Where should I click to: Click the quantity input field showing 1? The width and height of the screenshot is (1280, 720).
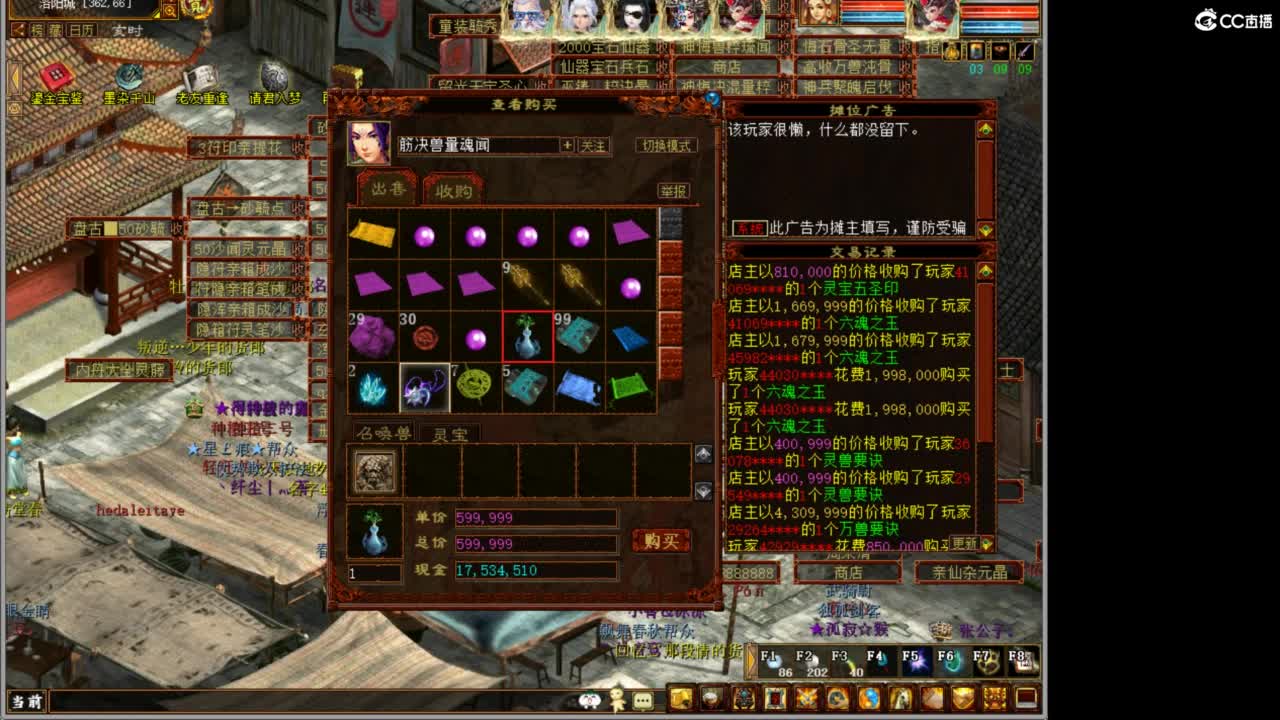376,571
